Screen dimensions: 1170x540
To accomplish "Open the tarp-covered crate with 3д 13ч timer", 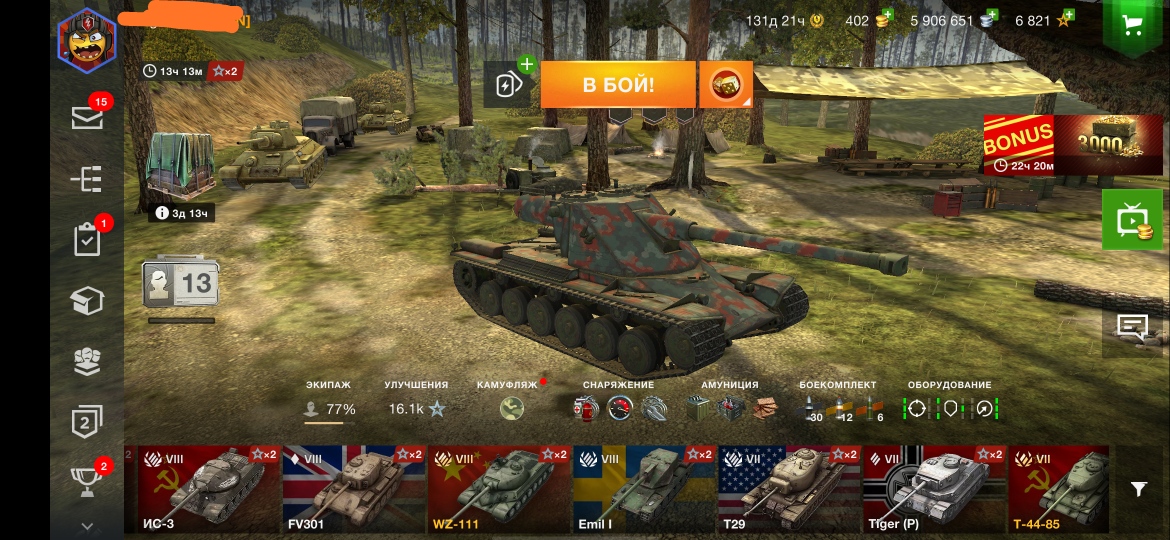I will coord(181,168).
